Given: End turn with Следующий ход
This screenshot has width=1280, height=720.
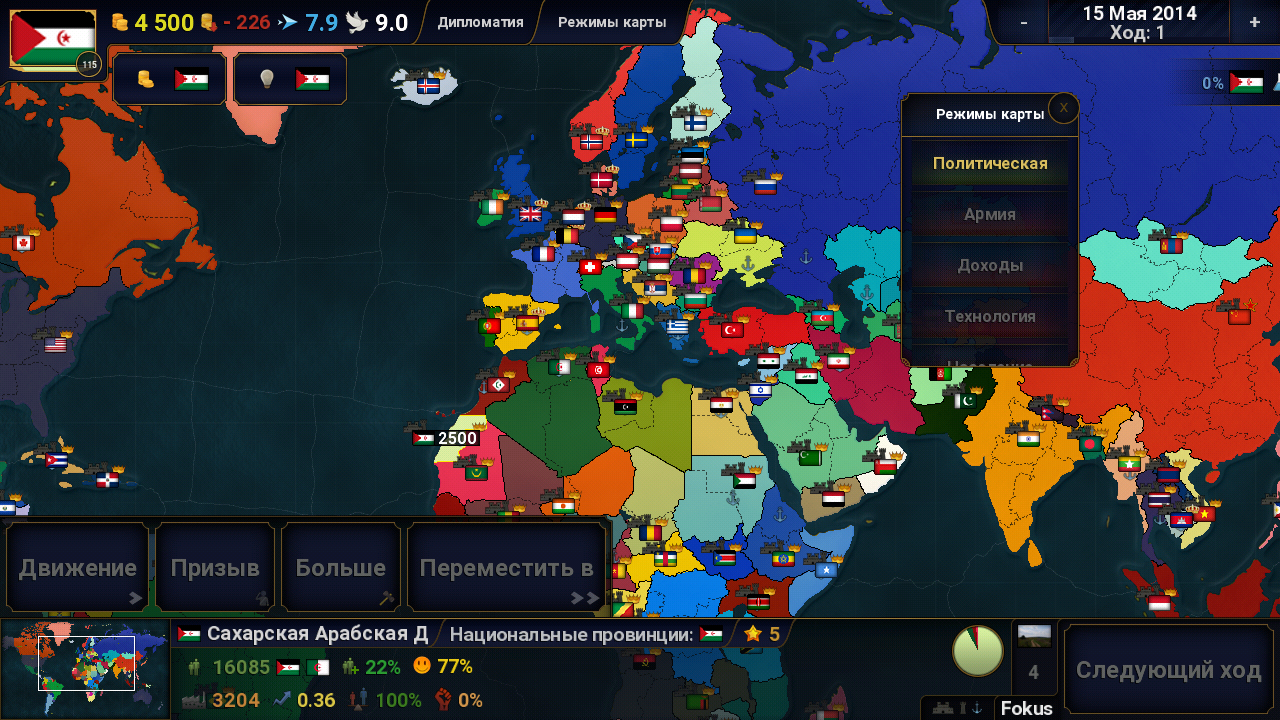Looking at the screenshot, I should click(1168, 670).
